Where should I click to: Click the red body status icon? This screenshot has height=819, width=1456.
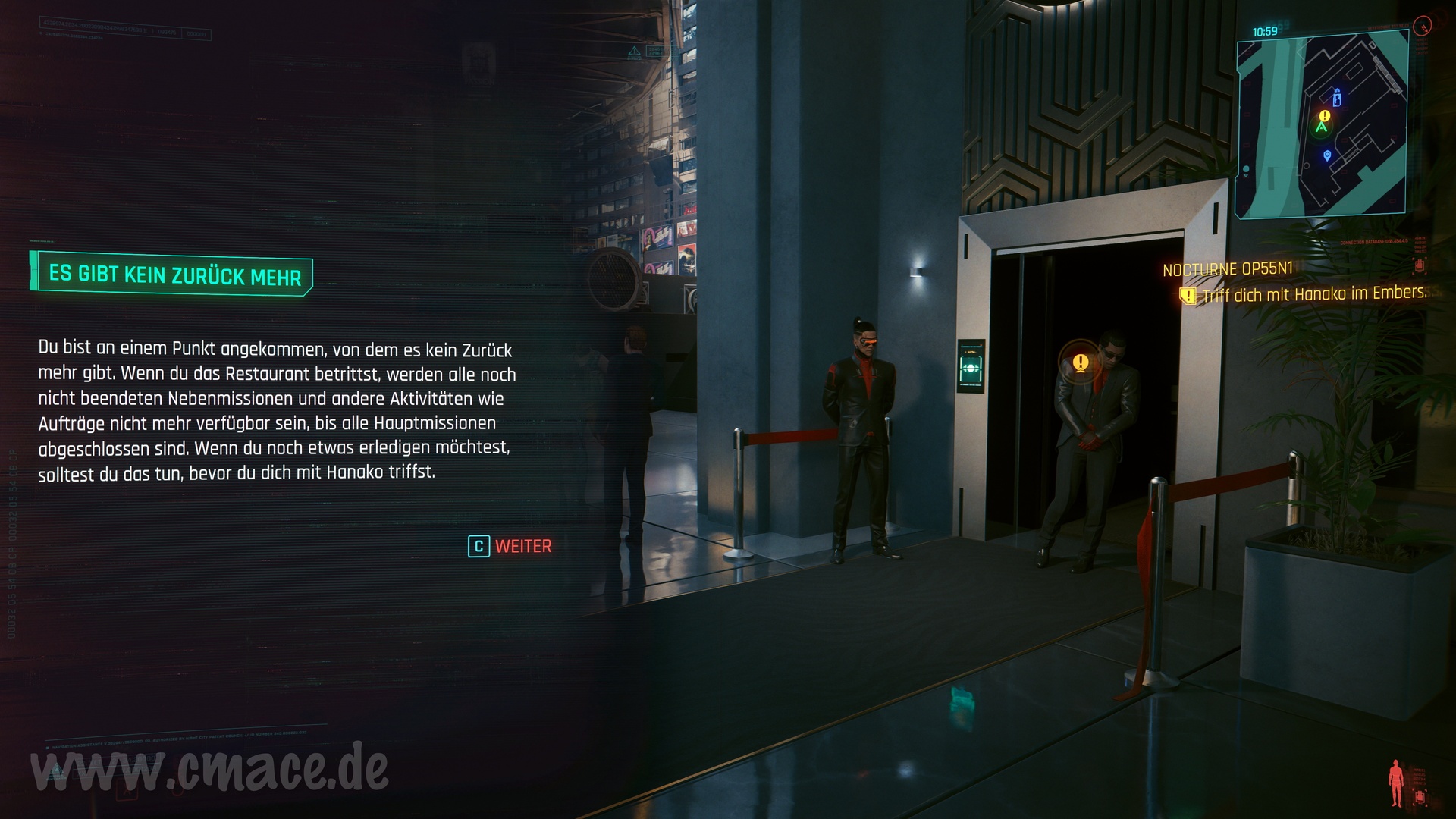[x=1395, y=783]
